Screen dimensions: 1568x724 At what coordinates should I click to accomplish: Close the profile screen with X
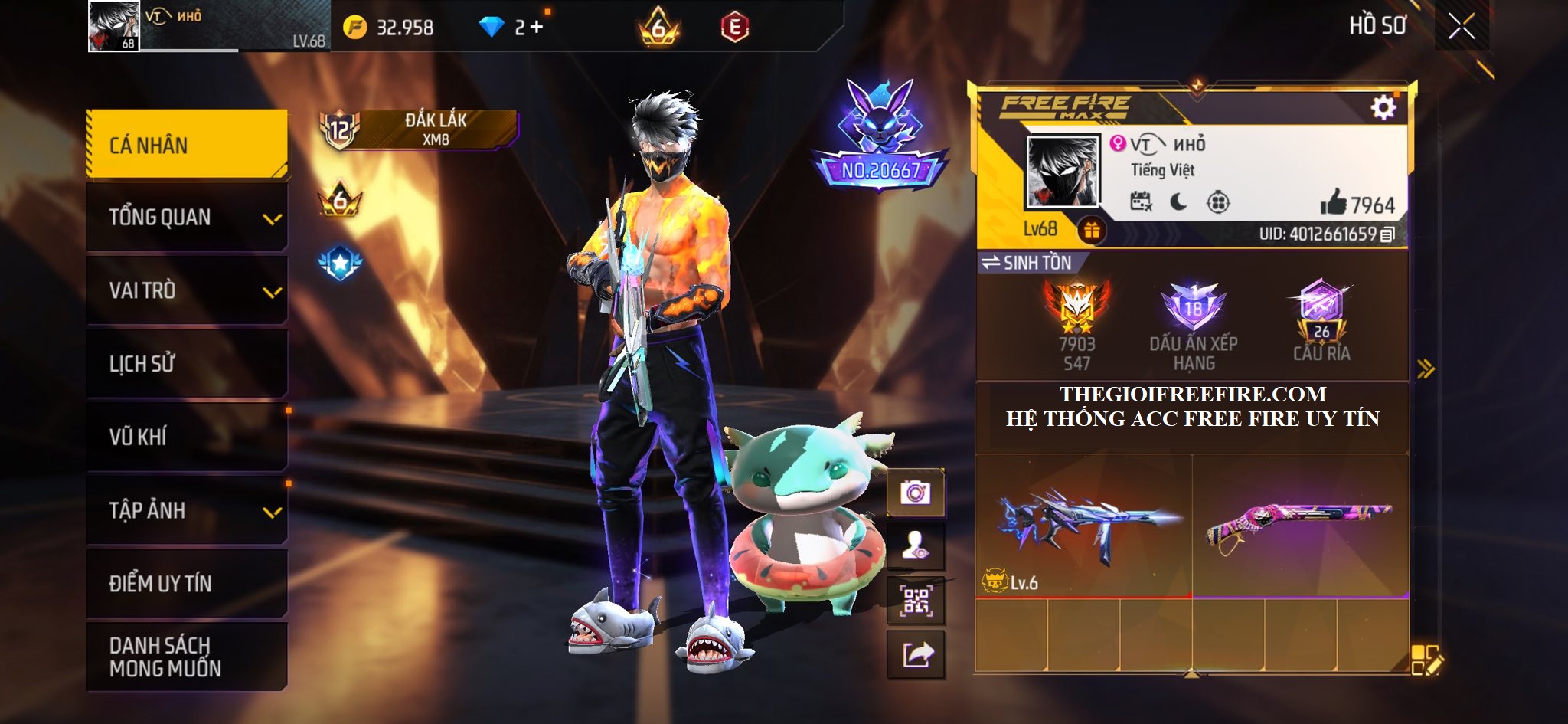tap(1461, 28)
